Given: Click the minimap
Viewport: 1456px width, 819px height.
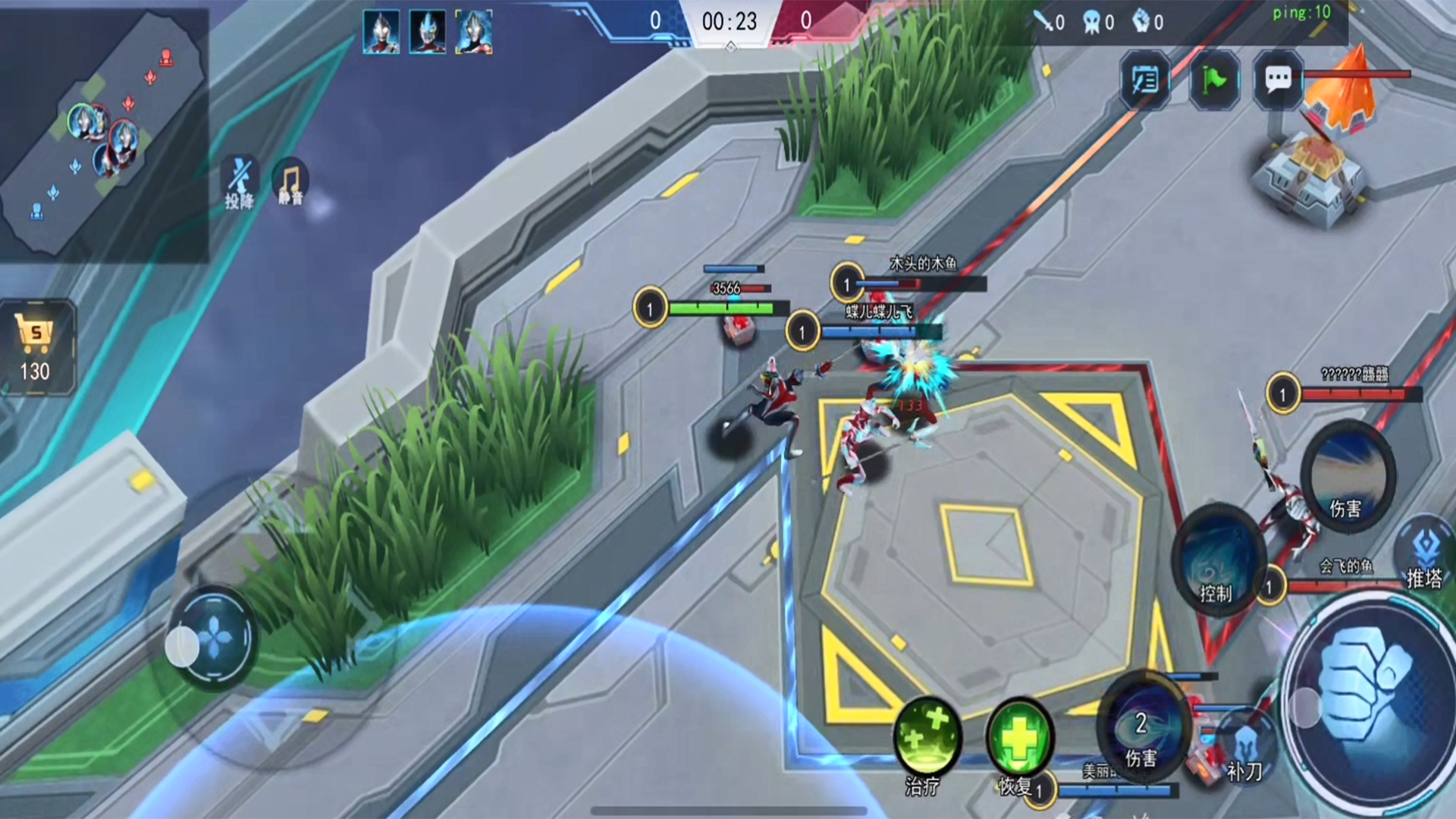Looking at the screenshot, I should click(x=102, y=135).
